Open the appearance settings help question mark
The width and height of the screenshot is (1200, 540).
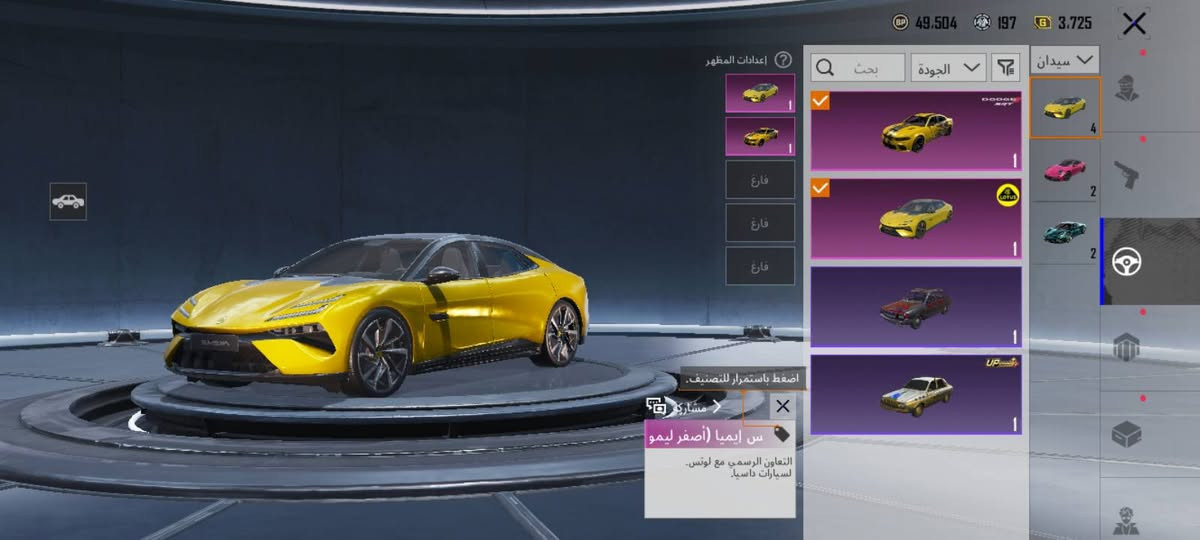click(783, 60)
